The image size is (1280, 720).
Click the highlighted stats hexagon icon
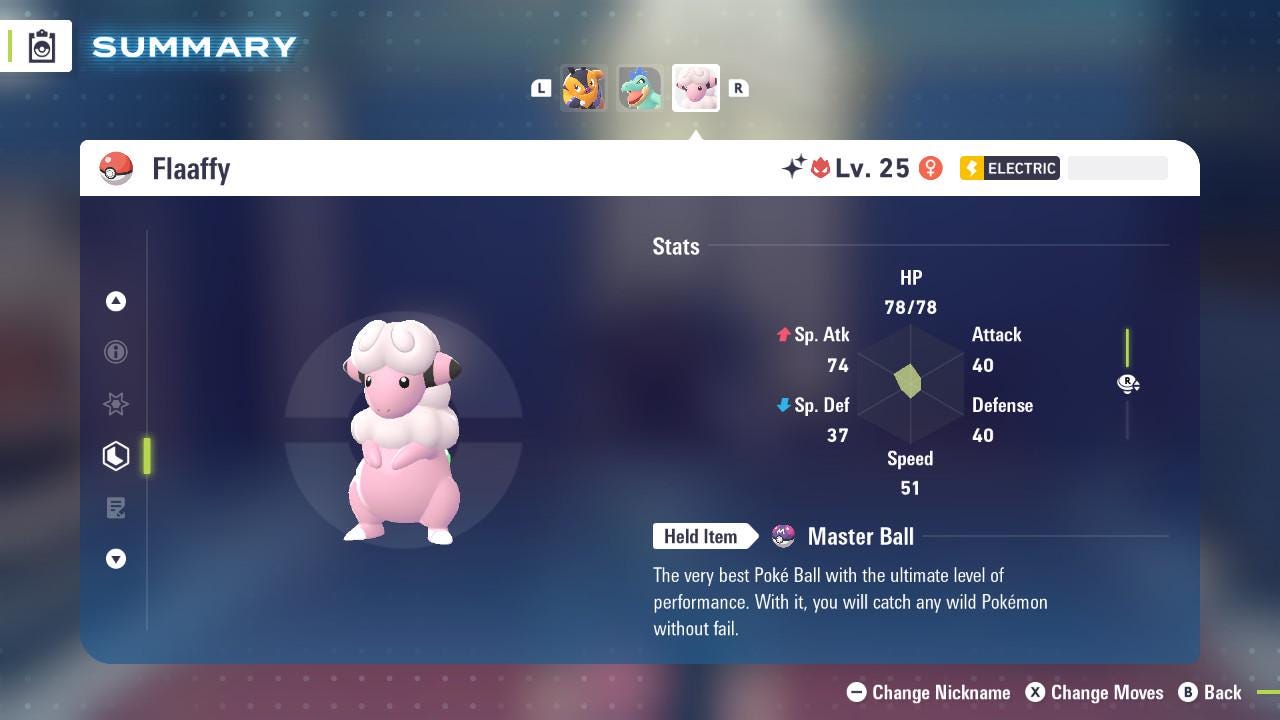(116, 456)
